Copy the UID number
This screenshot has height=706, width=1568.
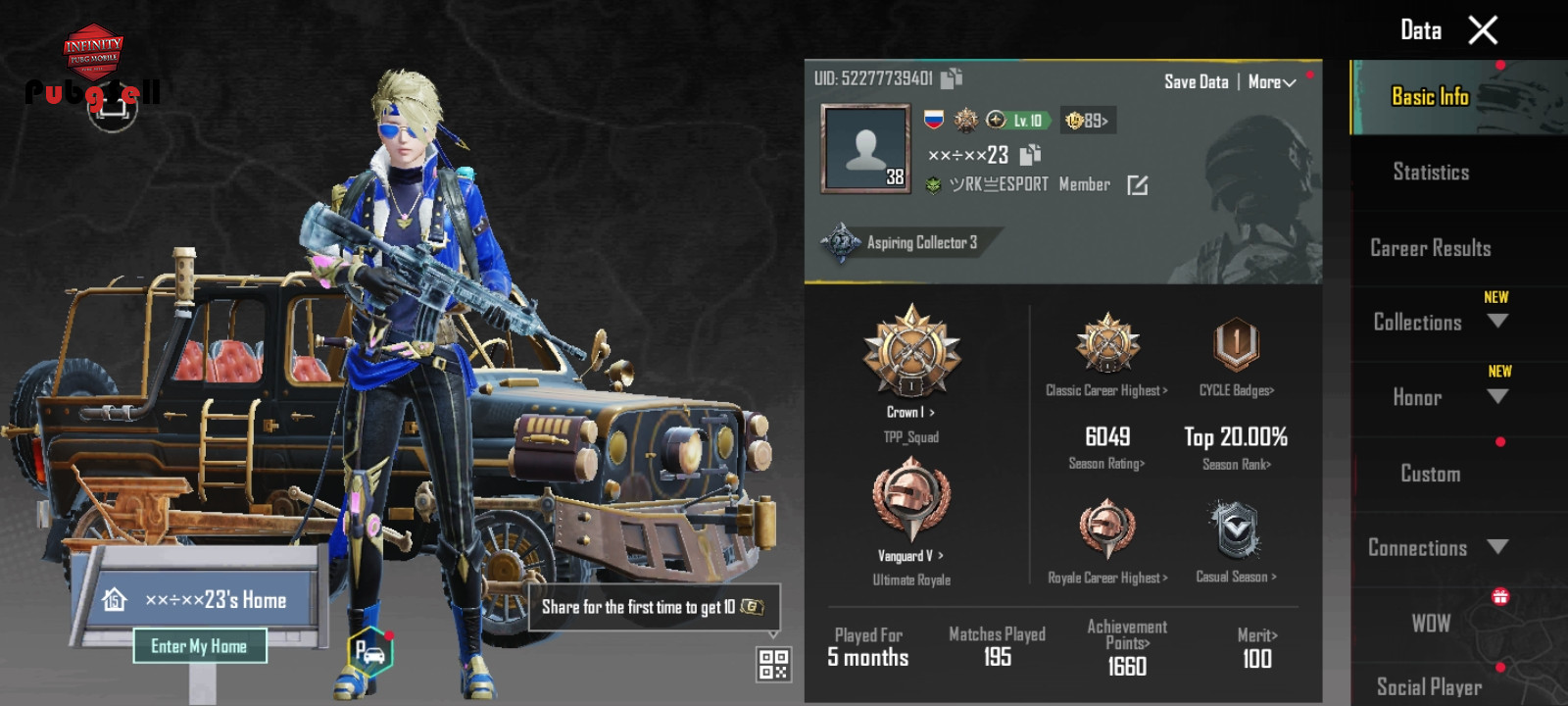[952, 77]
